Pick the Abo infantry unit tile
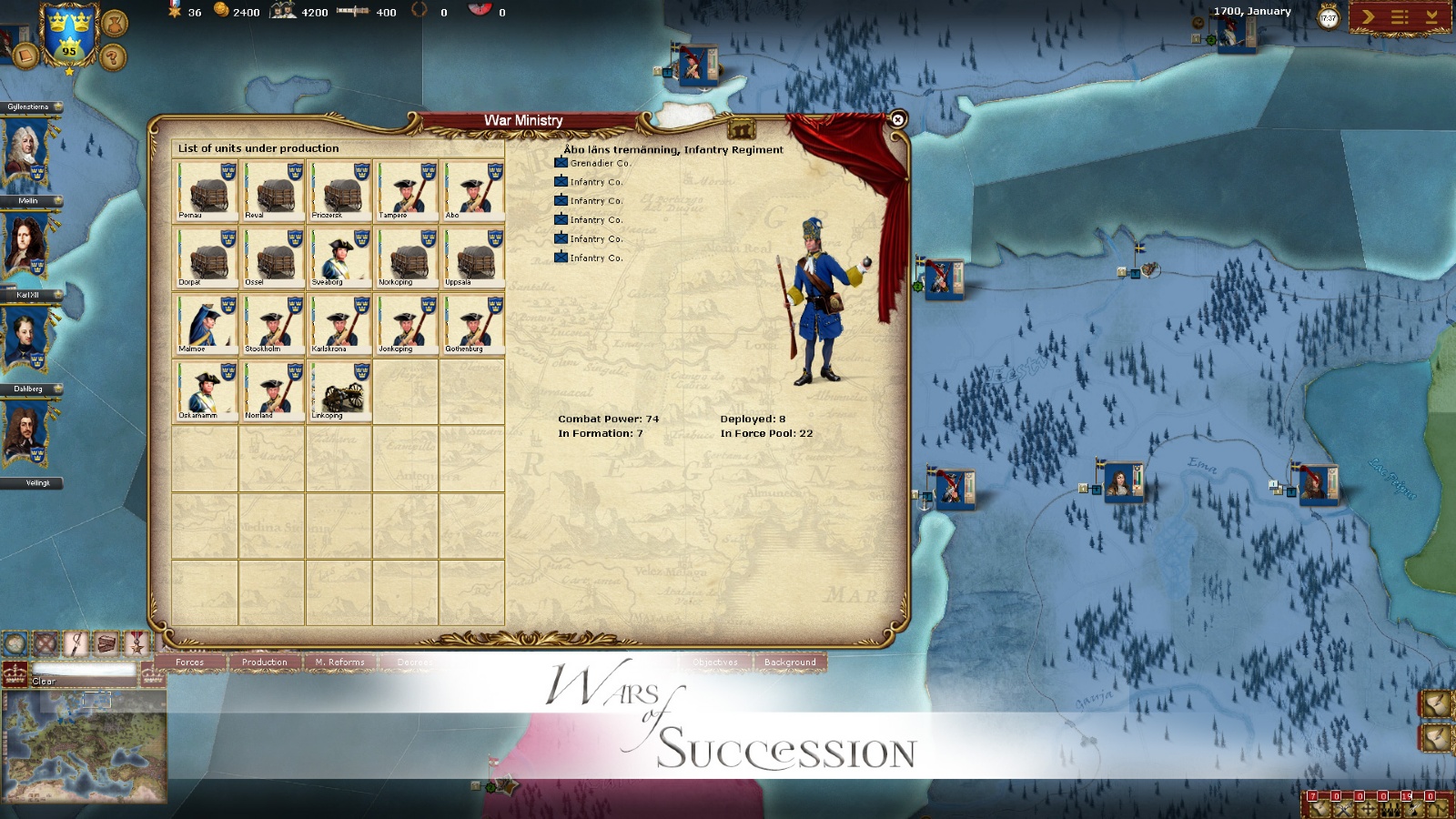The image size is (1456, 819). tap(473, 191)
